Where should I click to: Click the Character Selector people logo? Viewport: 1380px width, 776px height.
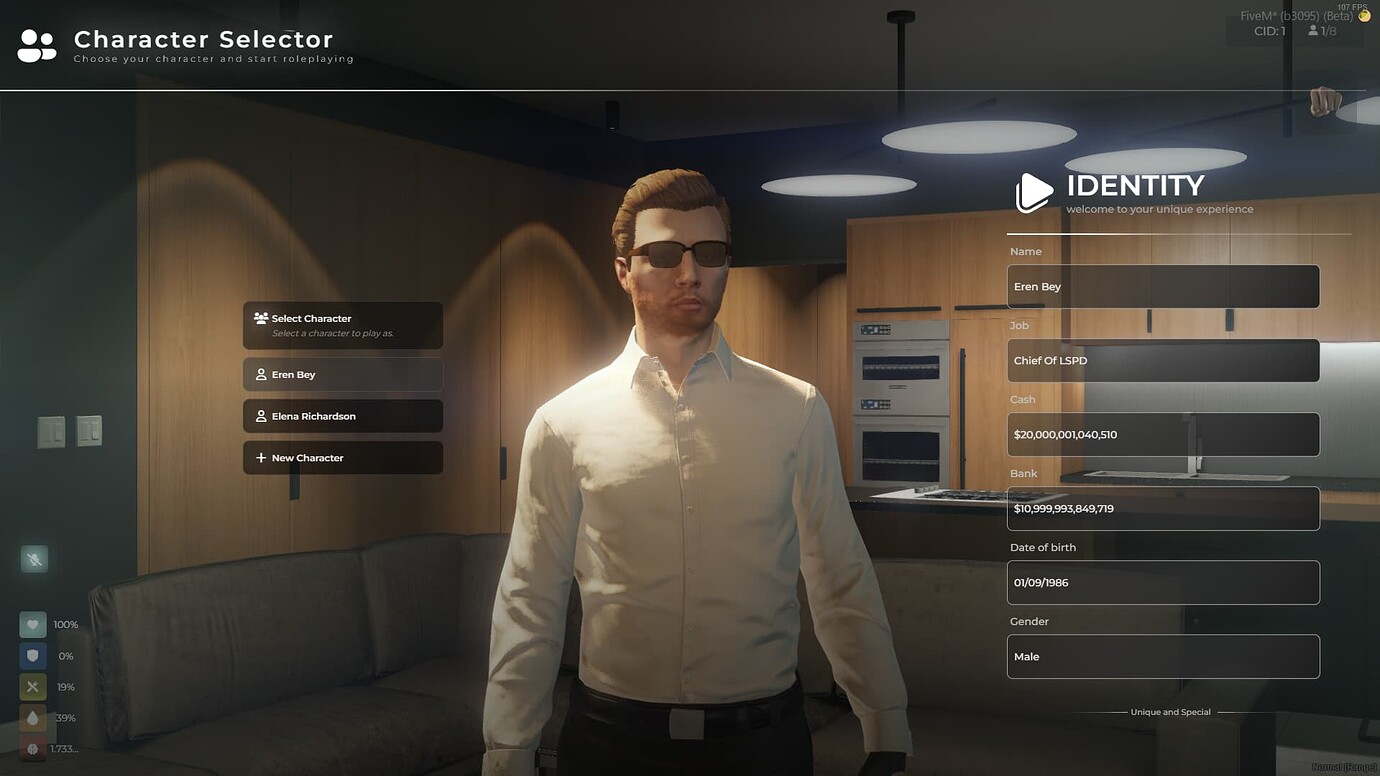tap(36, 44)
